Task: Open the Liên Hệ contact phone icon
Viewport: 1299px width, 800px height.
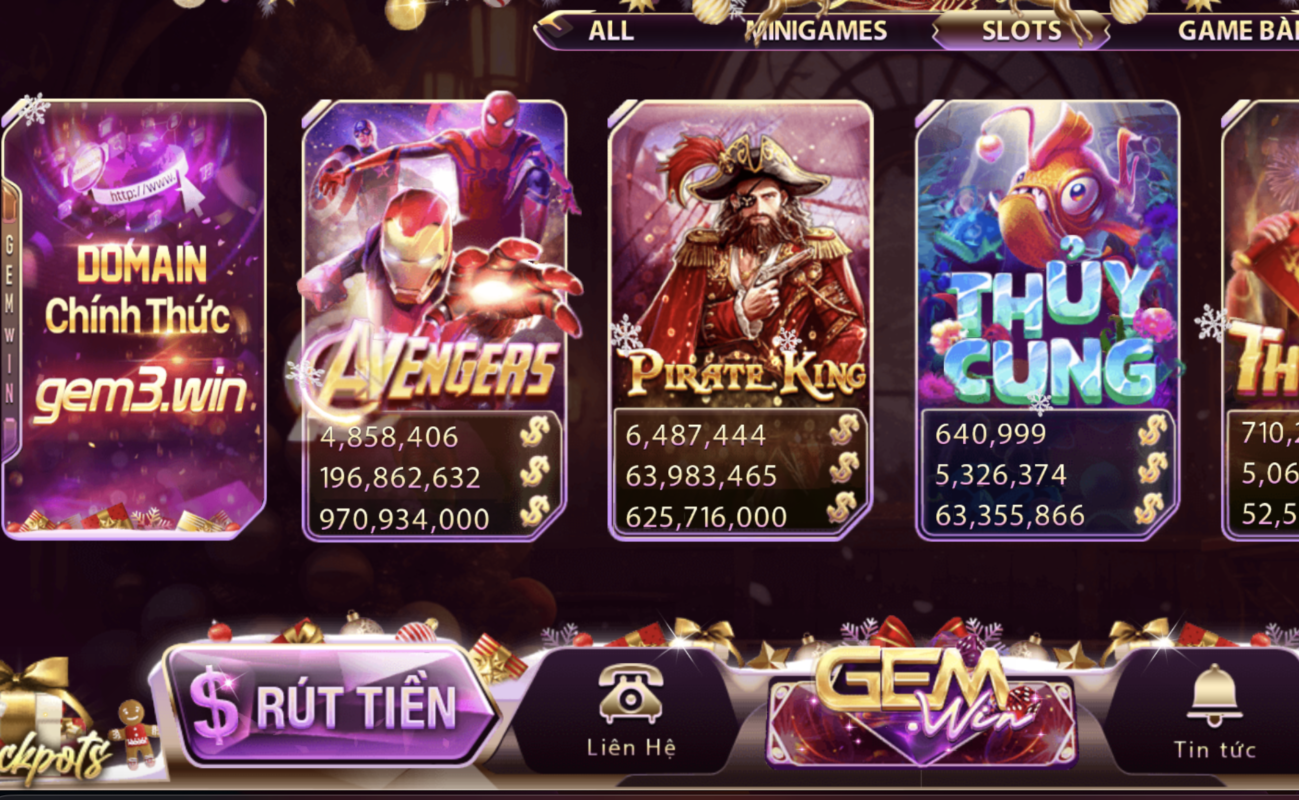Action: (630, 696)
